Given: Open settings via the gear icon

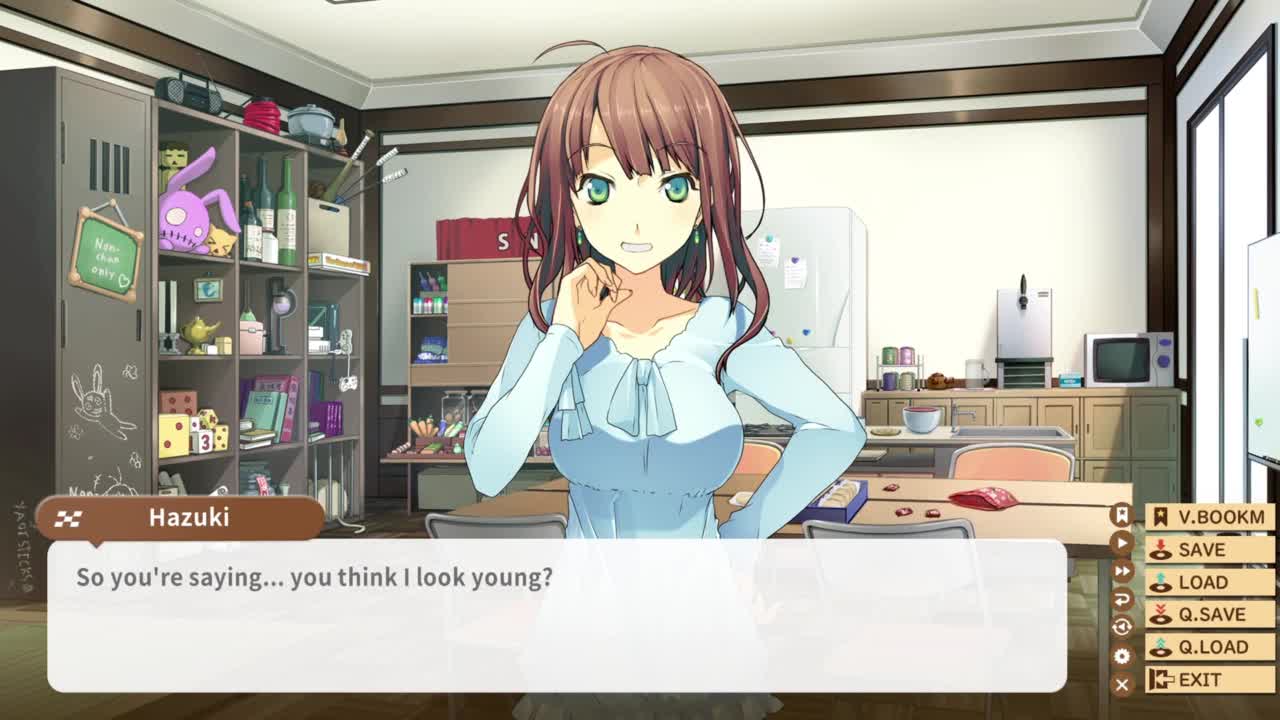Looking at the screenshot, I should [1122, 656].
